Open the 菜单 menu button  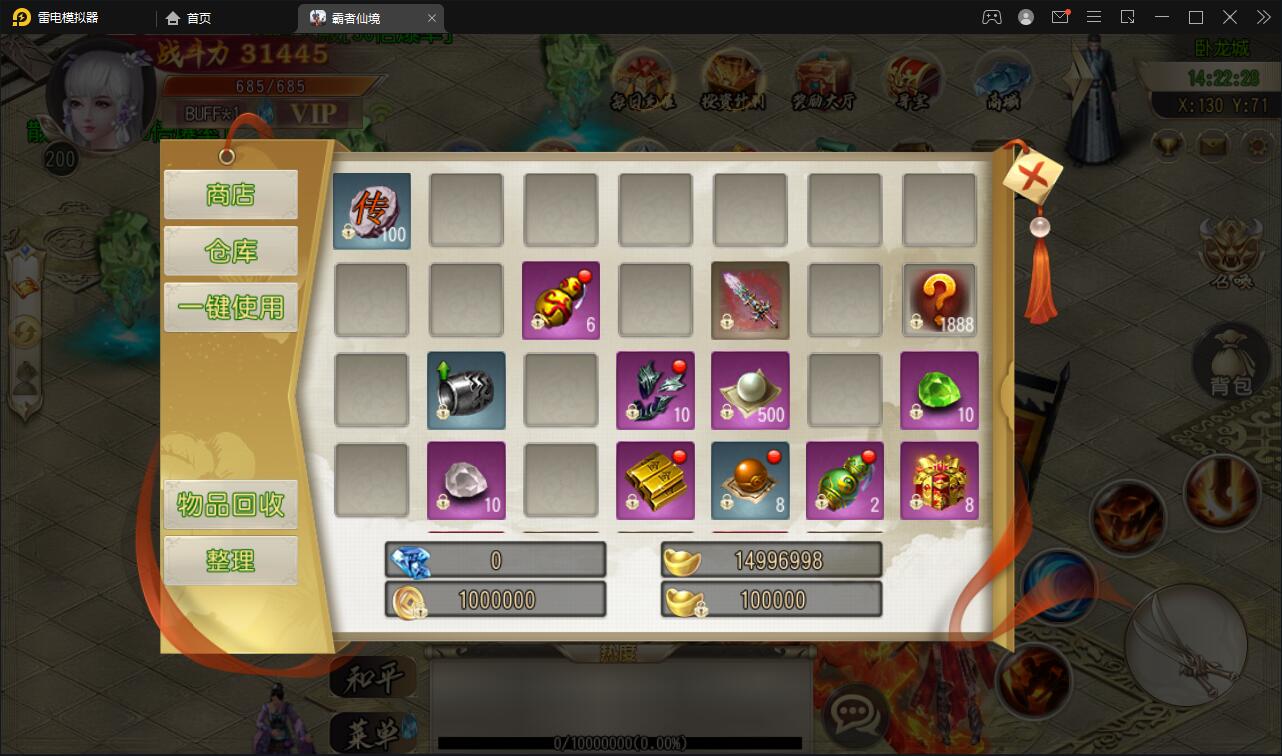coord(373,734)
